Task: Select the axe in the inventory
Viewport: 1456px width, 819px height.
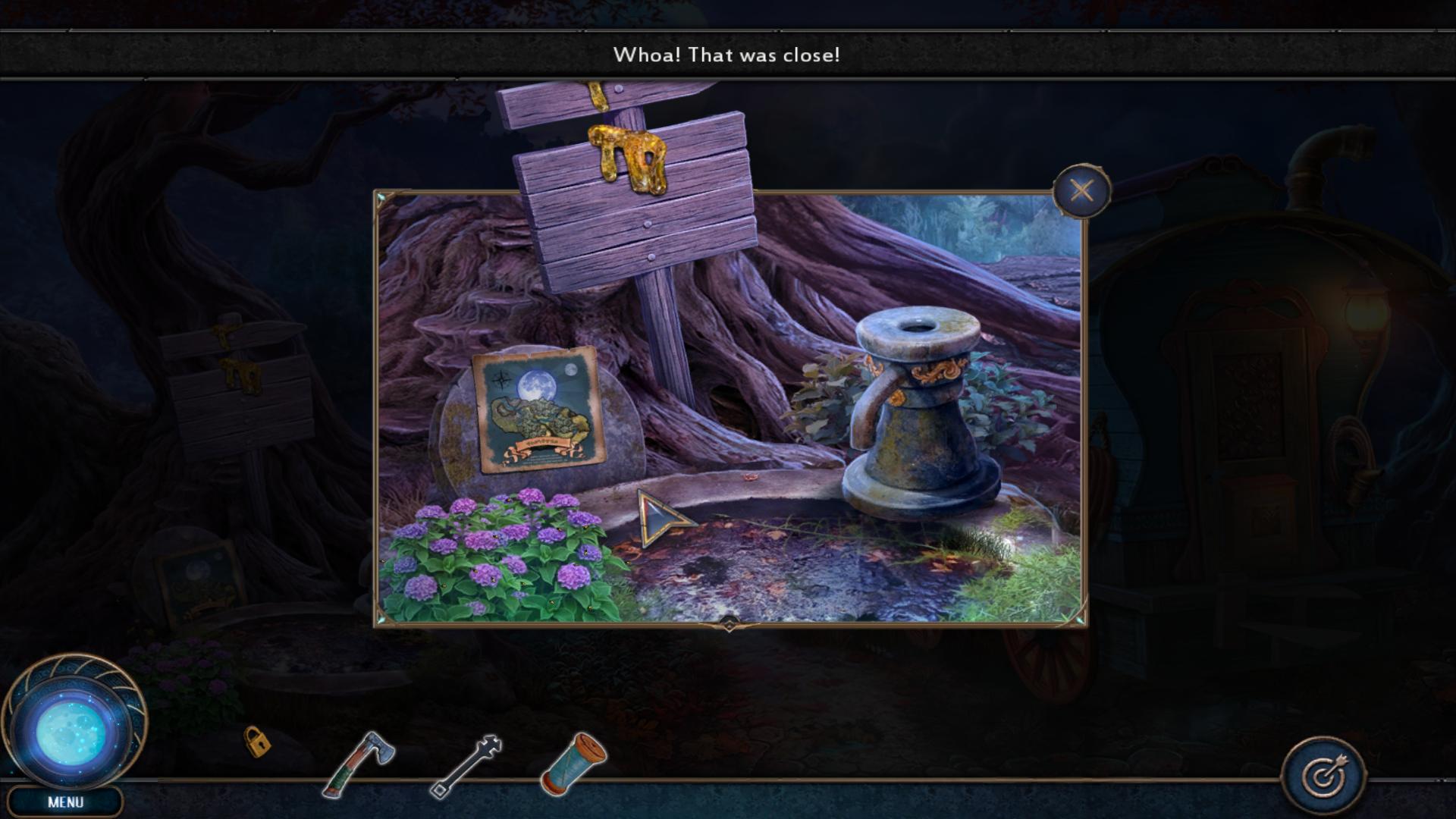Action: 359,764
